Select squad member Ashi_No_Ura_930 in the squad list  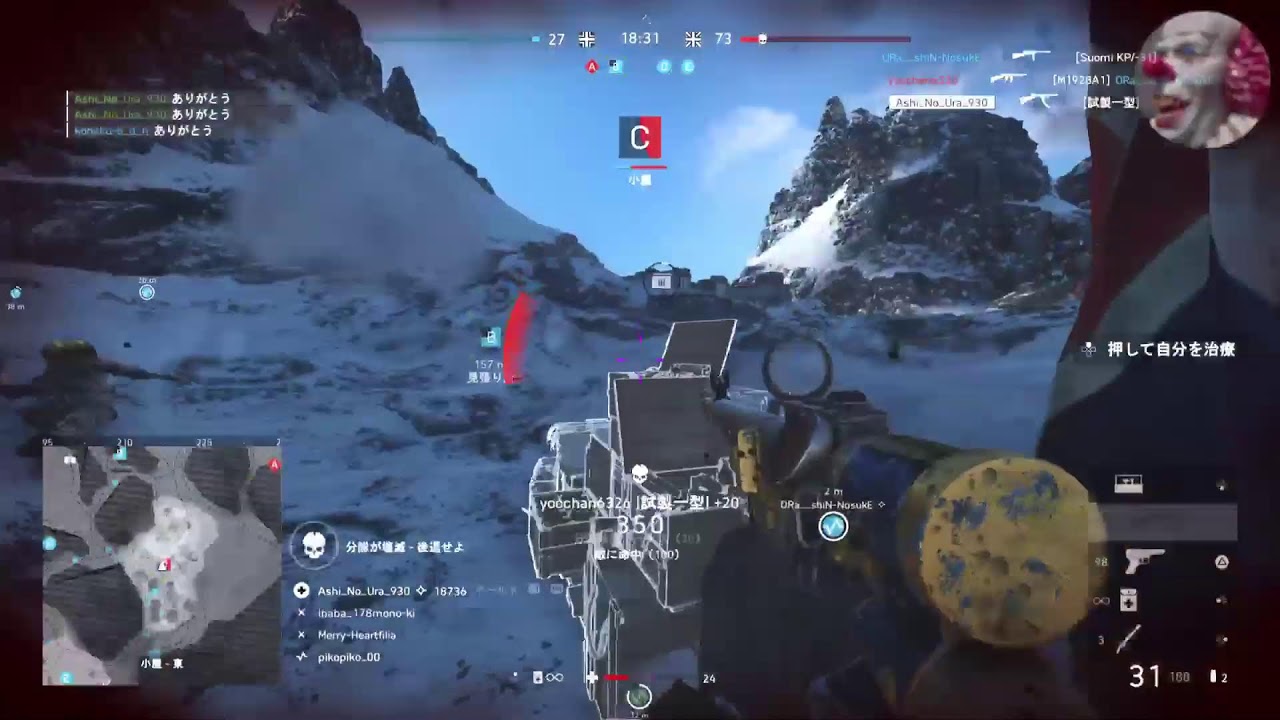point(364,591)
